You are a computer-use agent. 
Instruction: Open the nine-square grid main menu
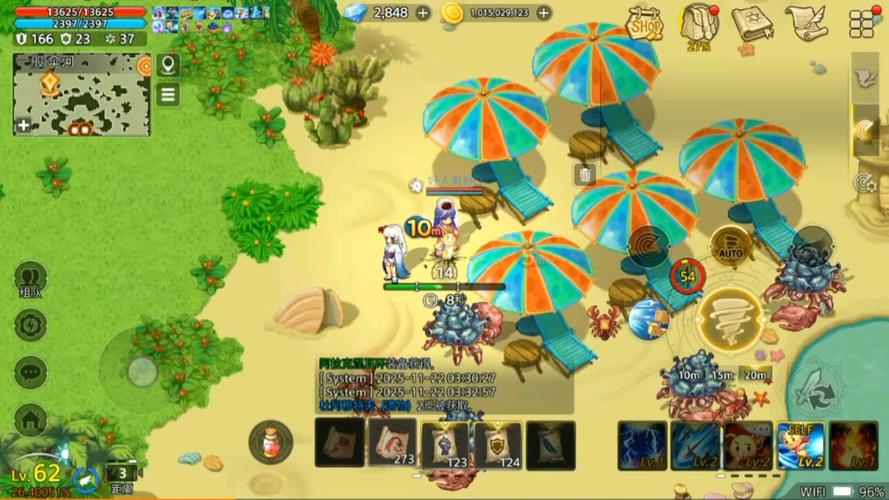pyautogui.click(x=862, y=23)
